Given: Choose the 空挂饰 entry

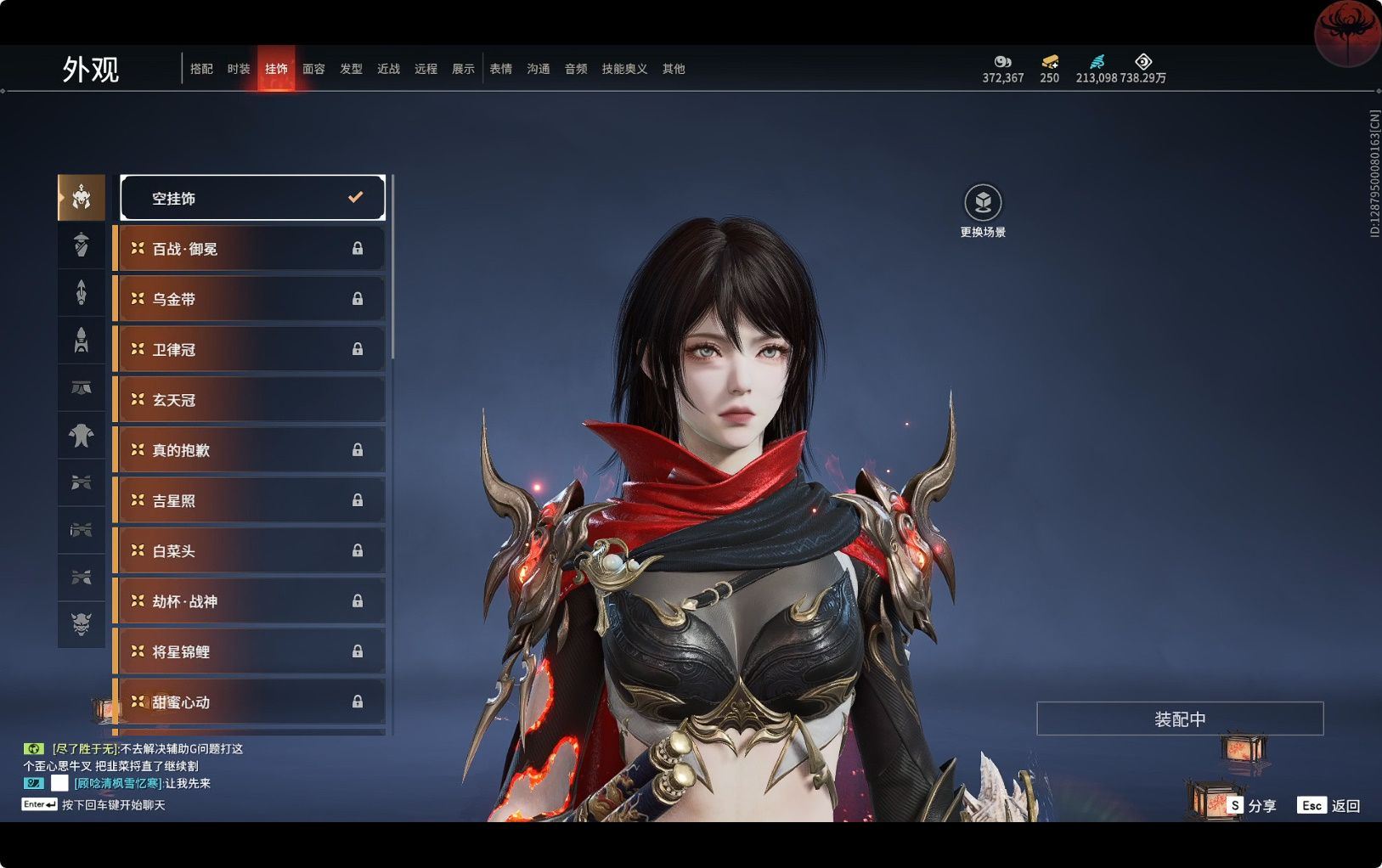Looking at the screenshot, I should 252,198.
